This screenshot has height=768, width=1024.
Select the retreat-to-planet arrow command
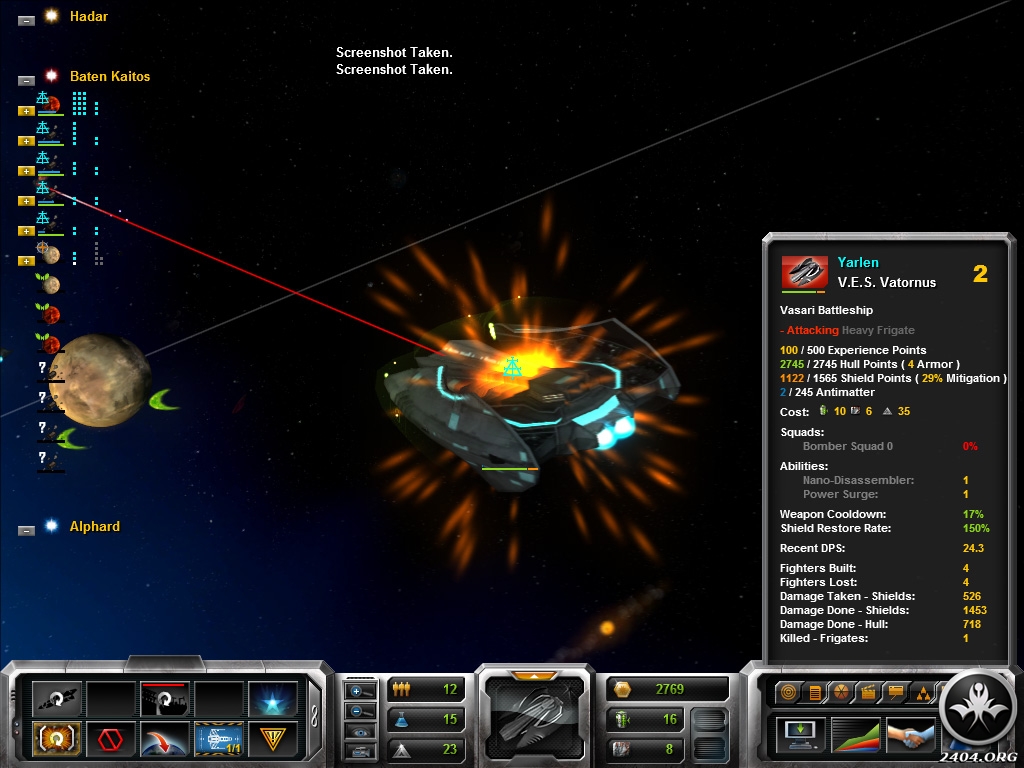point(164,740)
